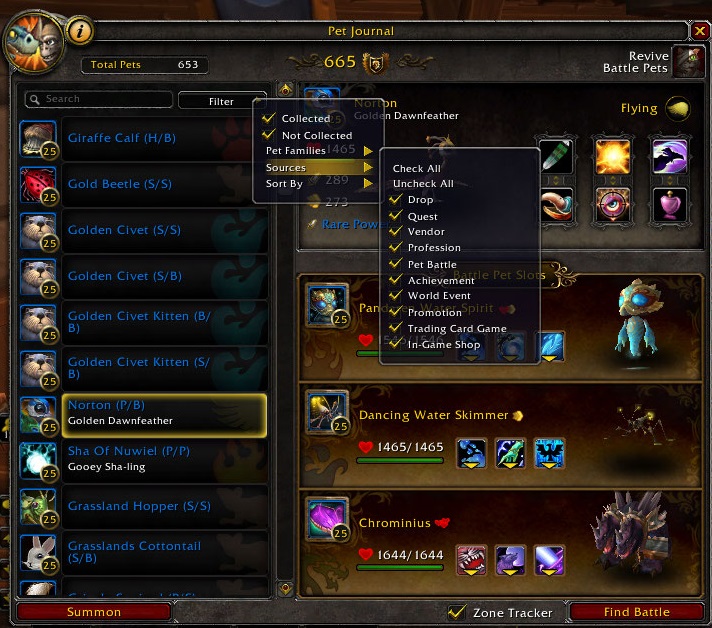
Task: Toggle the Drop source filter
Action: tap(420, 200)
